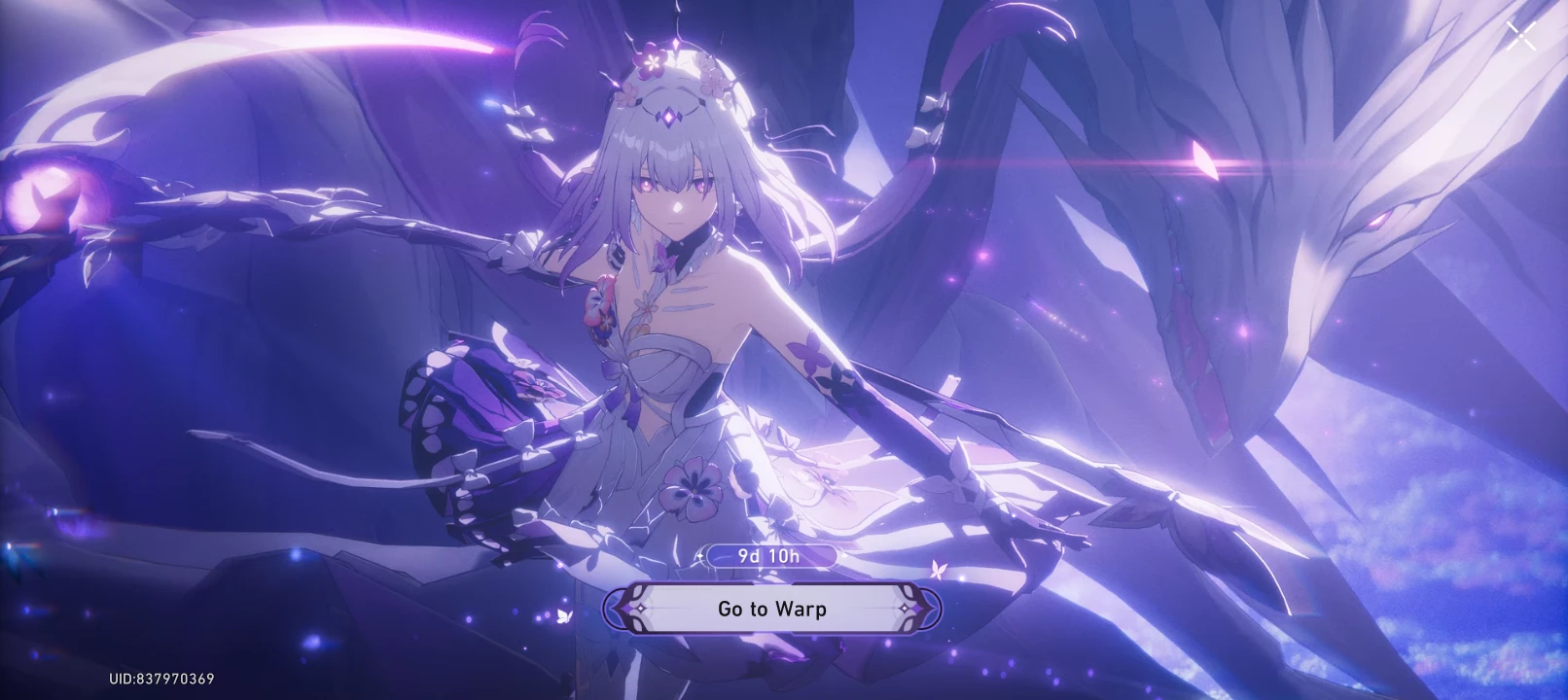Click the Go to Warp button
This screenshot has height=700, width=1568.
point(772,610)
